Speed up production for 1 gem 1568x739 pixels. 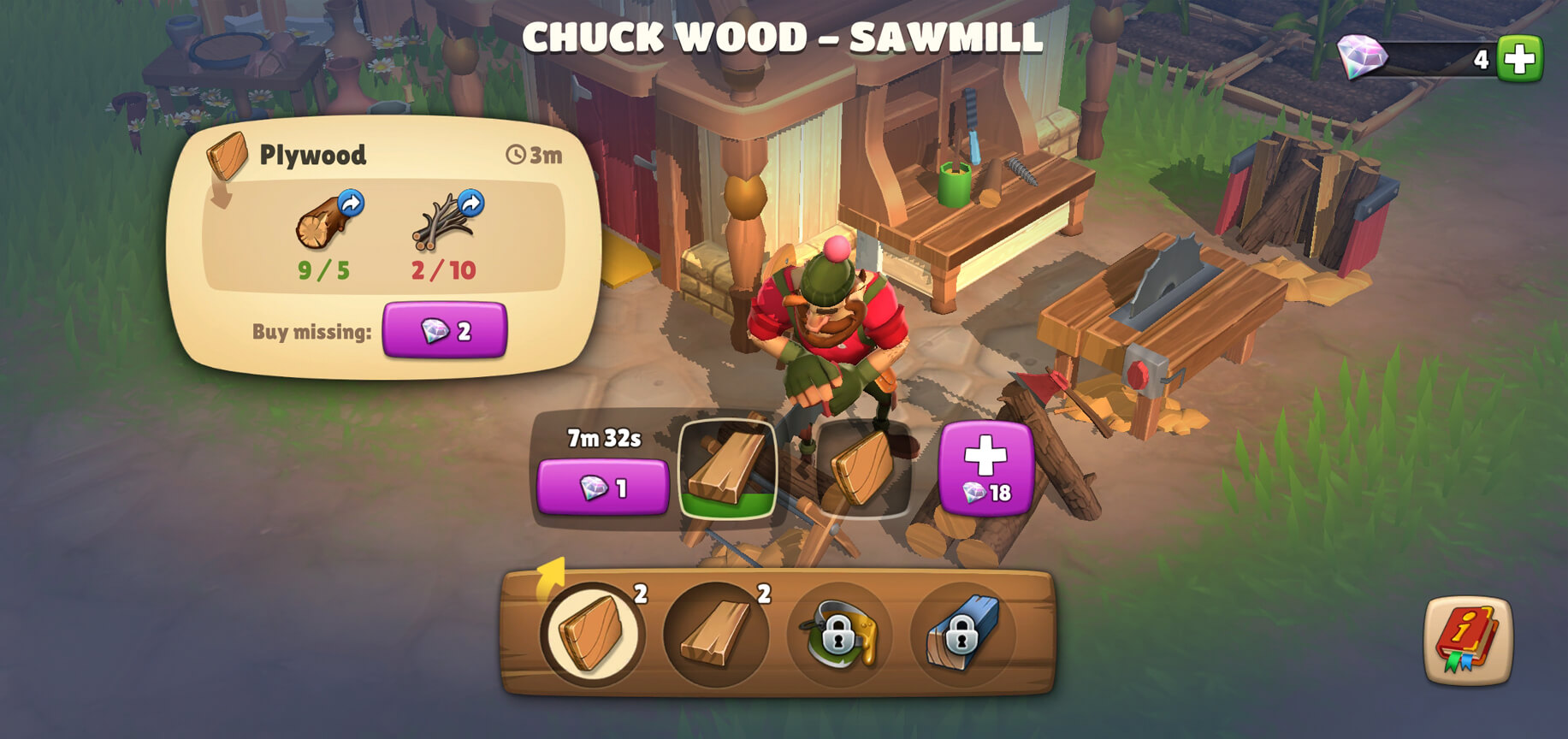[602, 487]
